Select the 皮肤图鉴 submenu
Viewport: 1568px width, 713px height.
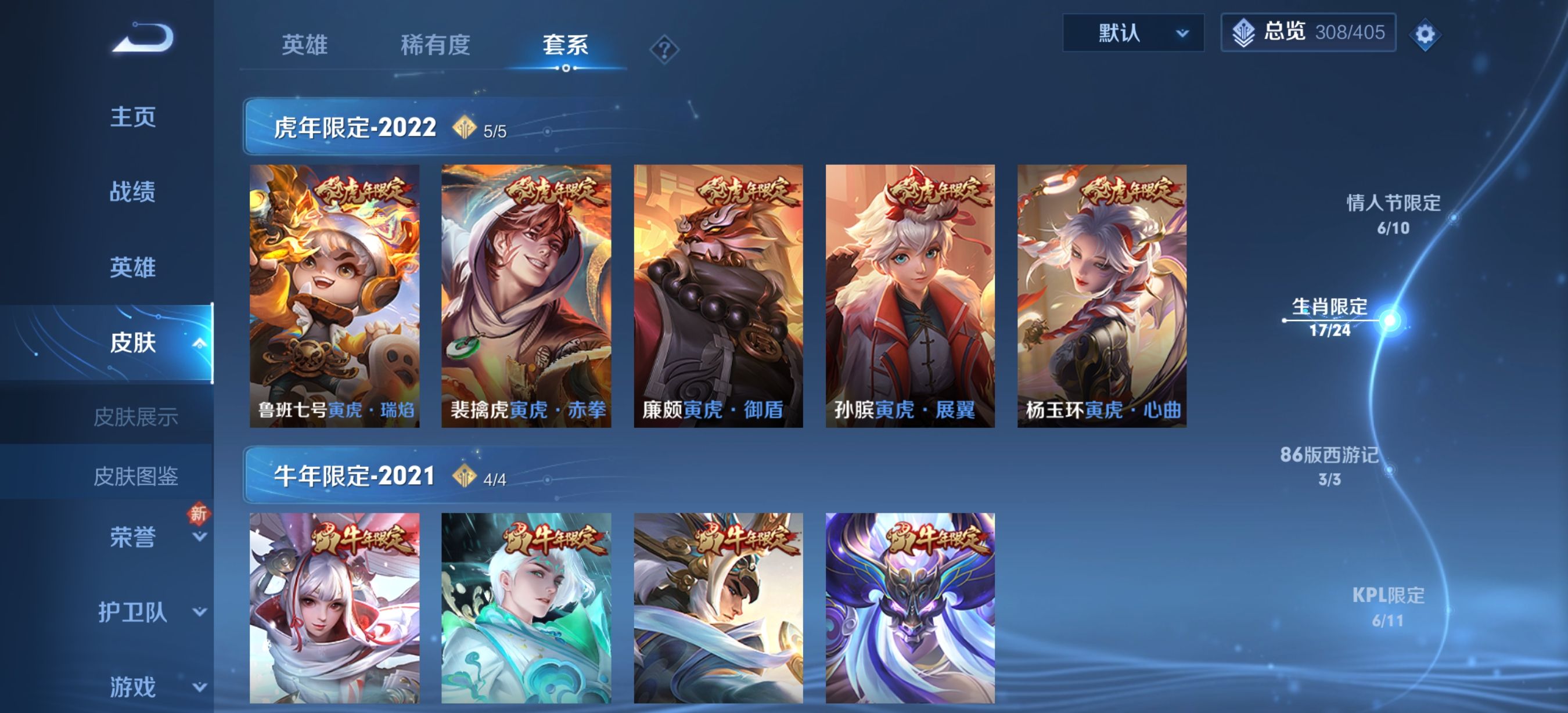click(x=135, y=476)
